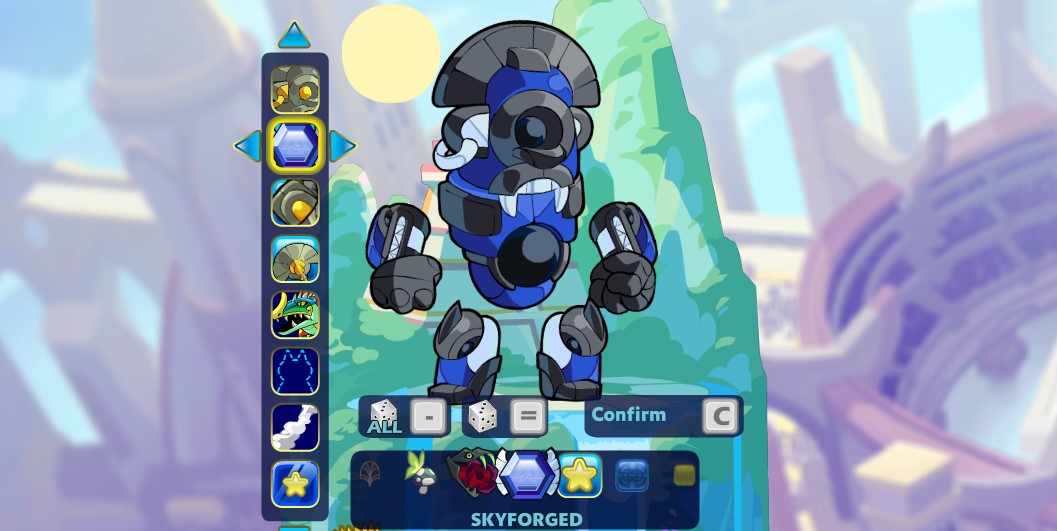Screen dimensions: 1057x531
Task: Select the mushroom sprout color scheme
Action: (x=421, y=473)
